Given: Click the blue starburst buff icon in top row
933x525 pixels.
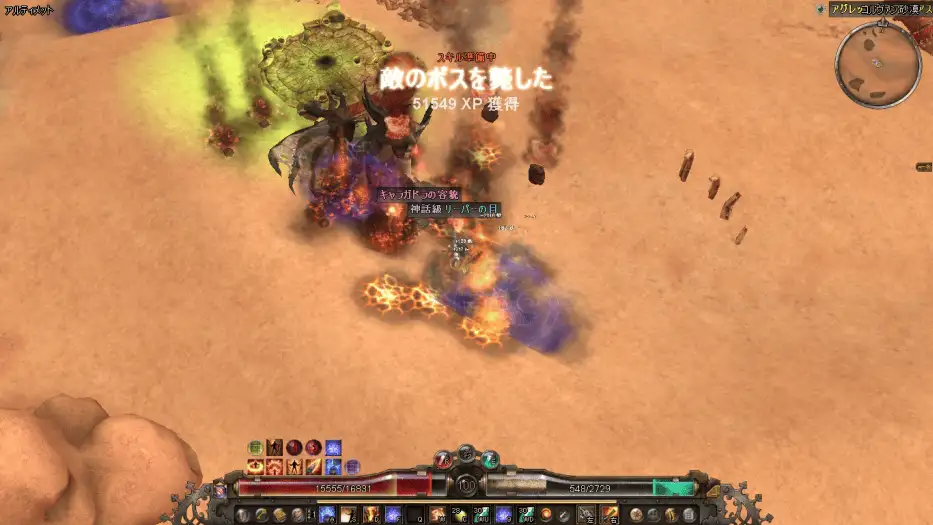Looking at the screenshot, I should 333,447.
